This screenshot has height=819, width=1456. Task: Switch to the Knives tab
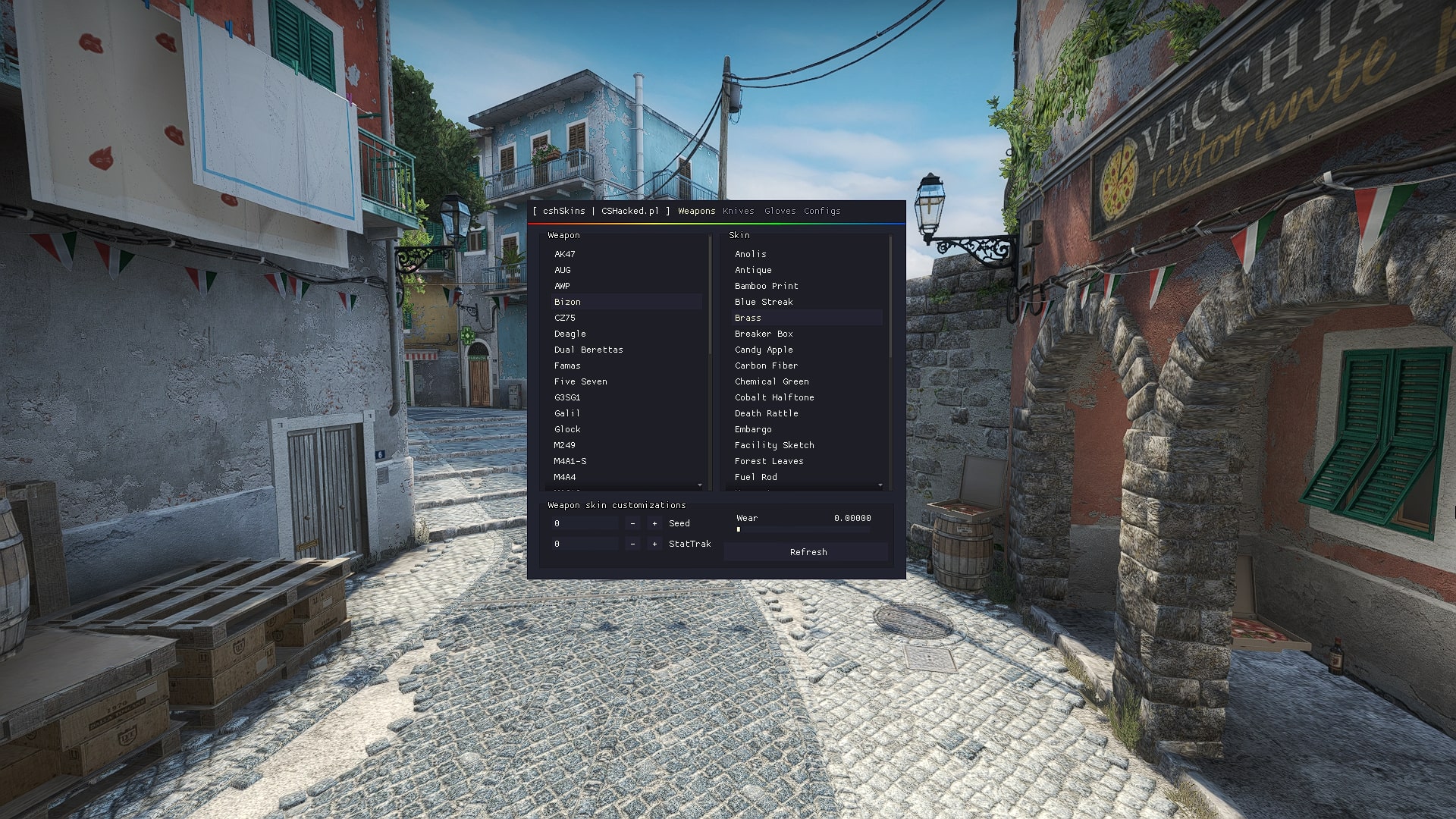point(738,211)
